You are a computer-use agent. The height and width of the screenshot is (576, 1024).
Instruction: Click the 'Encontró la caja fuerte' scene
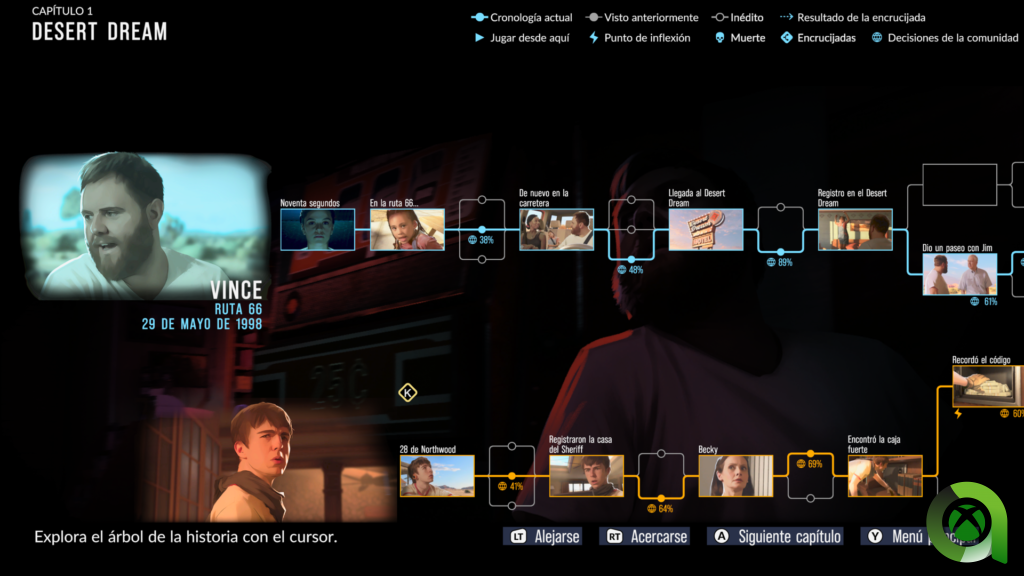885,476
